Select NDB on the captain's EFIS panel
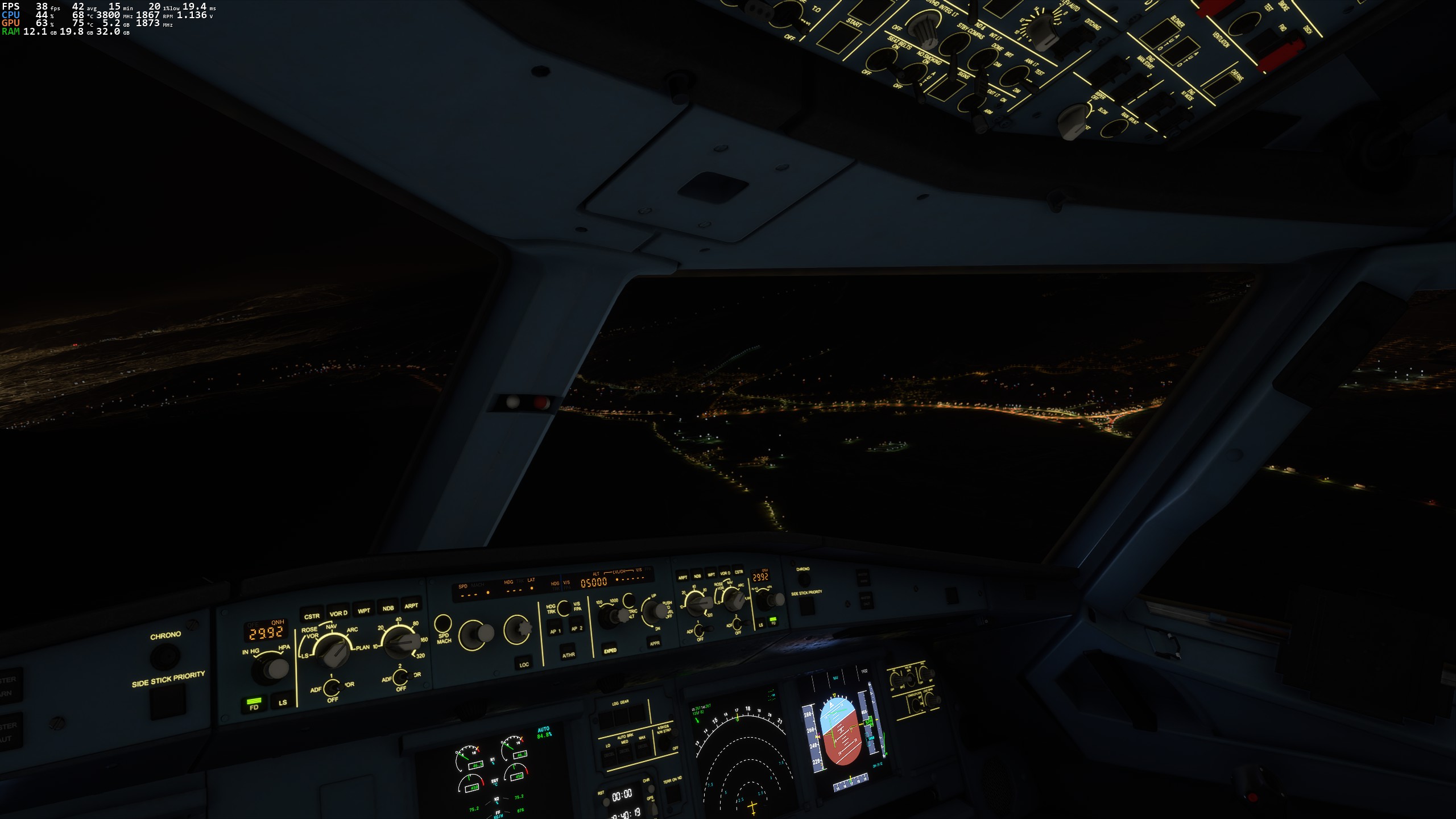 [388, 607]
